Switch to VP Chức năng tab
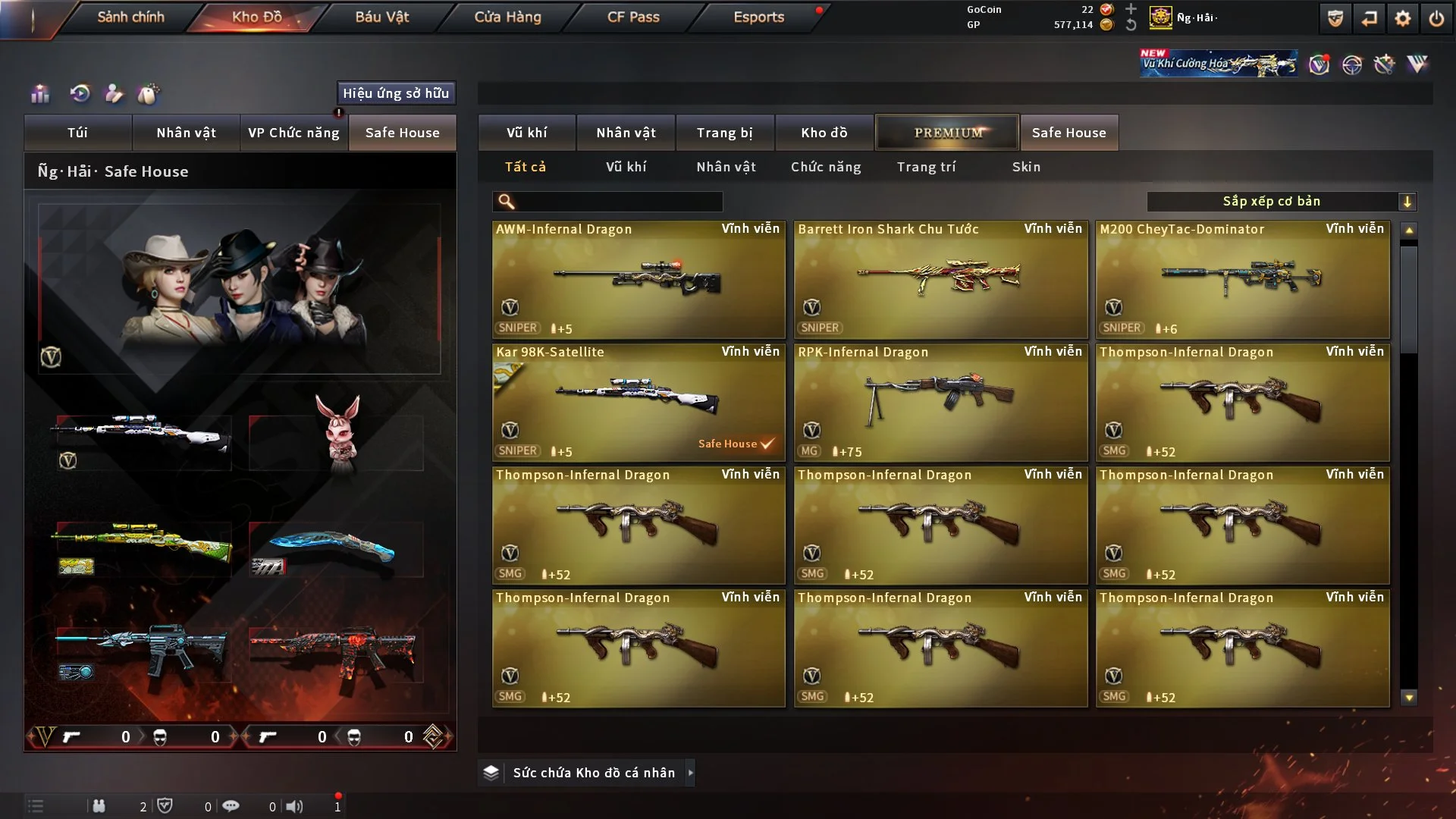The image size is (1456, 819). pyautogui.click(x=293, y=133)
